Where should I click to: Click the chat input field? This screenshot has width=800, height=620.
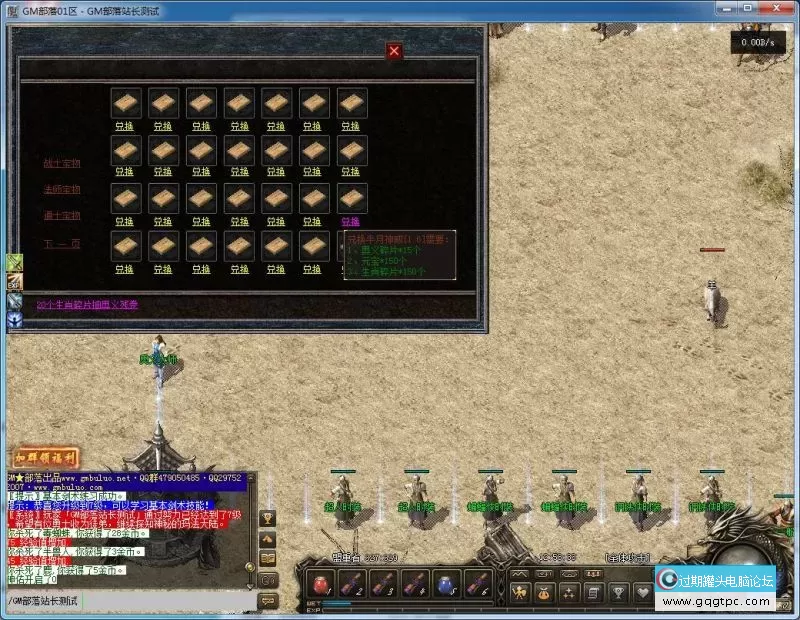[130, 600]
